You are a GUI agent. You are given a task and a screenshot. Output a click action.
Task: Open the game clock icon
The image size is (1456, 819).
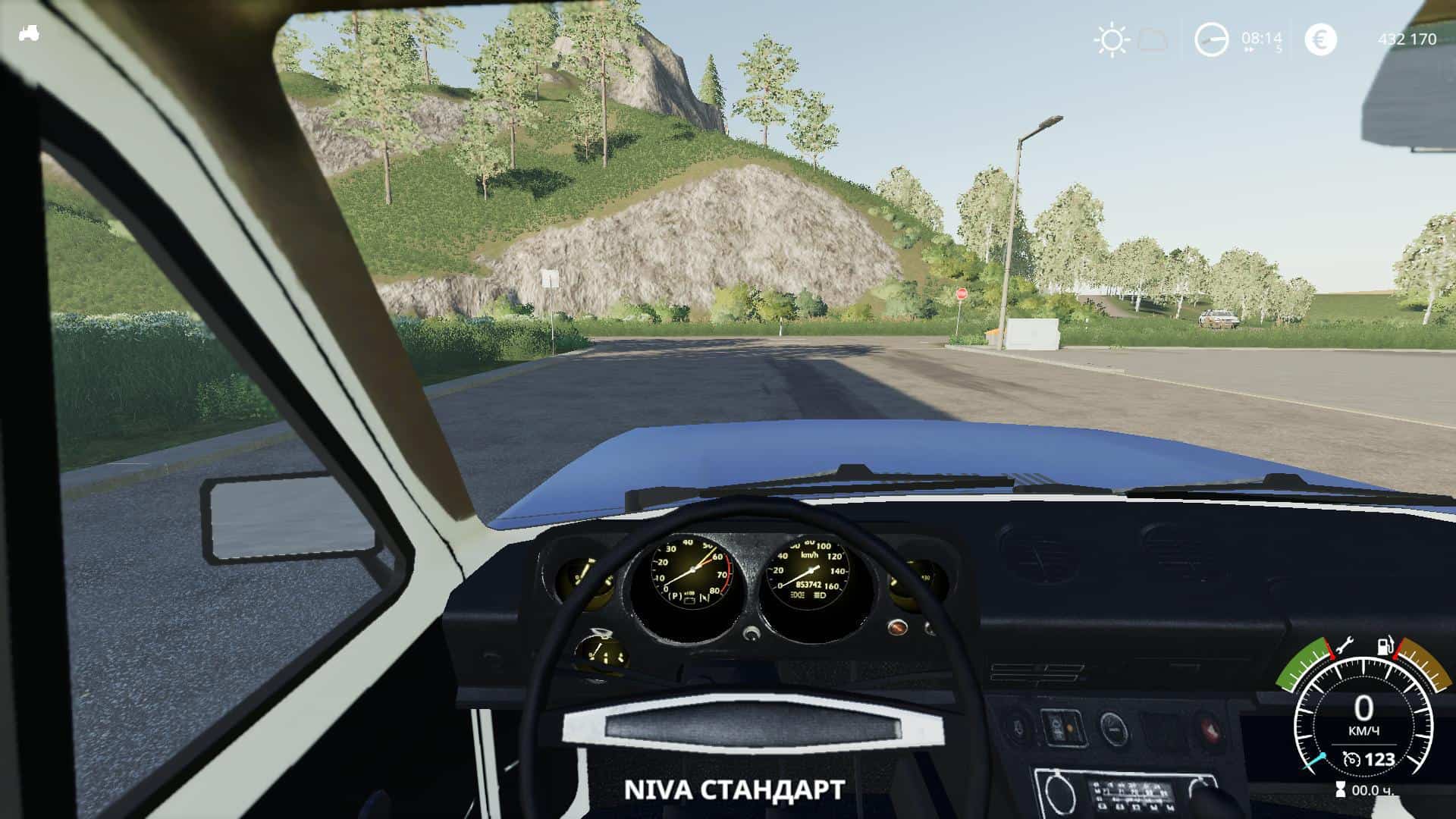[x=1211, y=39]
